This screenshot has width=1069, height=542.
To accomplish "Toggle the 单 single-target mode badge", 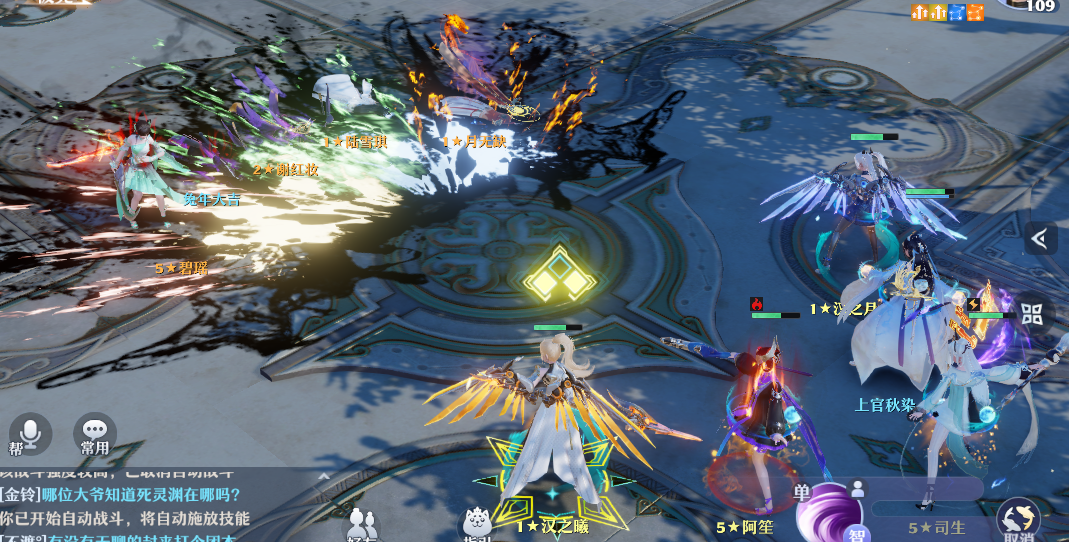I will tap(802, 492).
